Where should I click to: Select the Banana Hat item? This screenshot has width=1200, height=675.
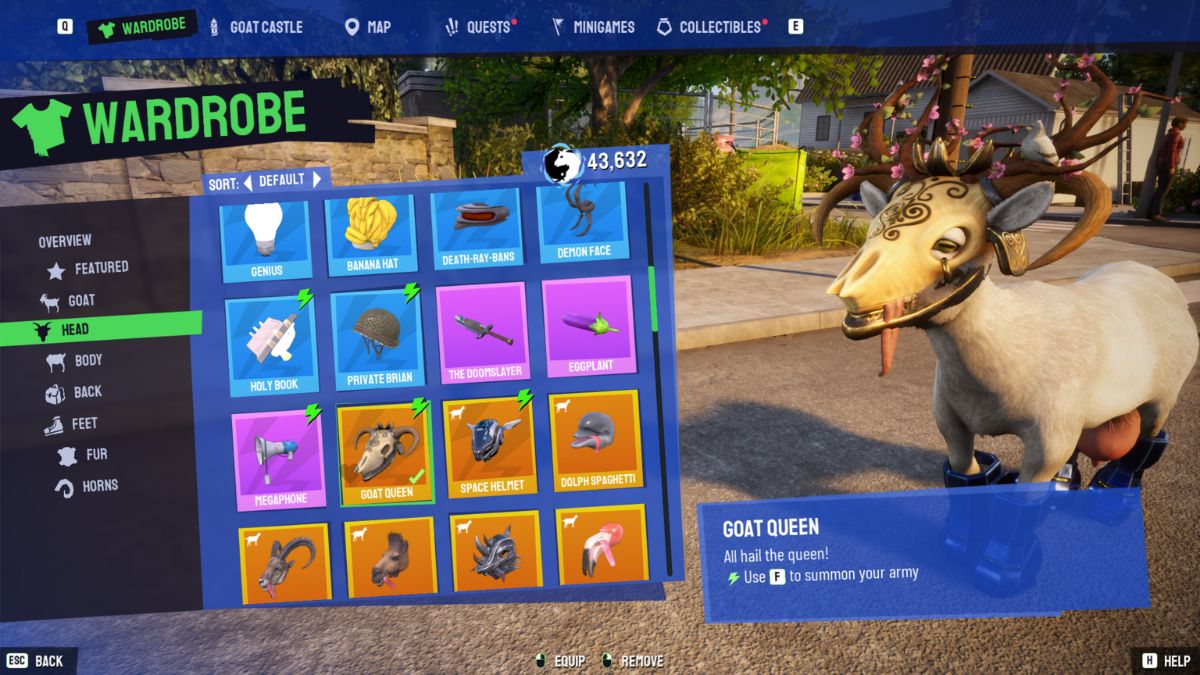pos(372,233)
